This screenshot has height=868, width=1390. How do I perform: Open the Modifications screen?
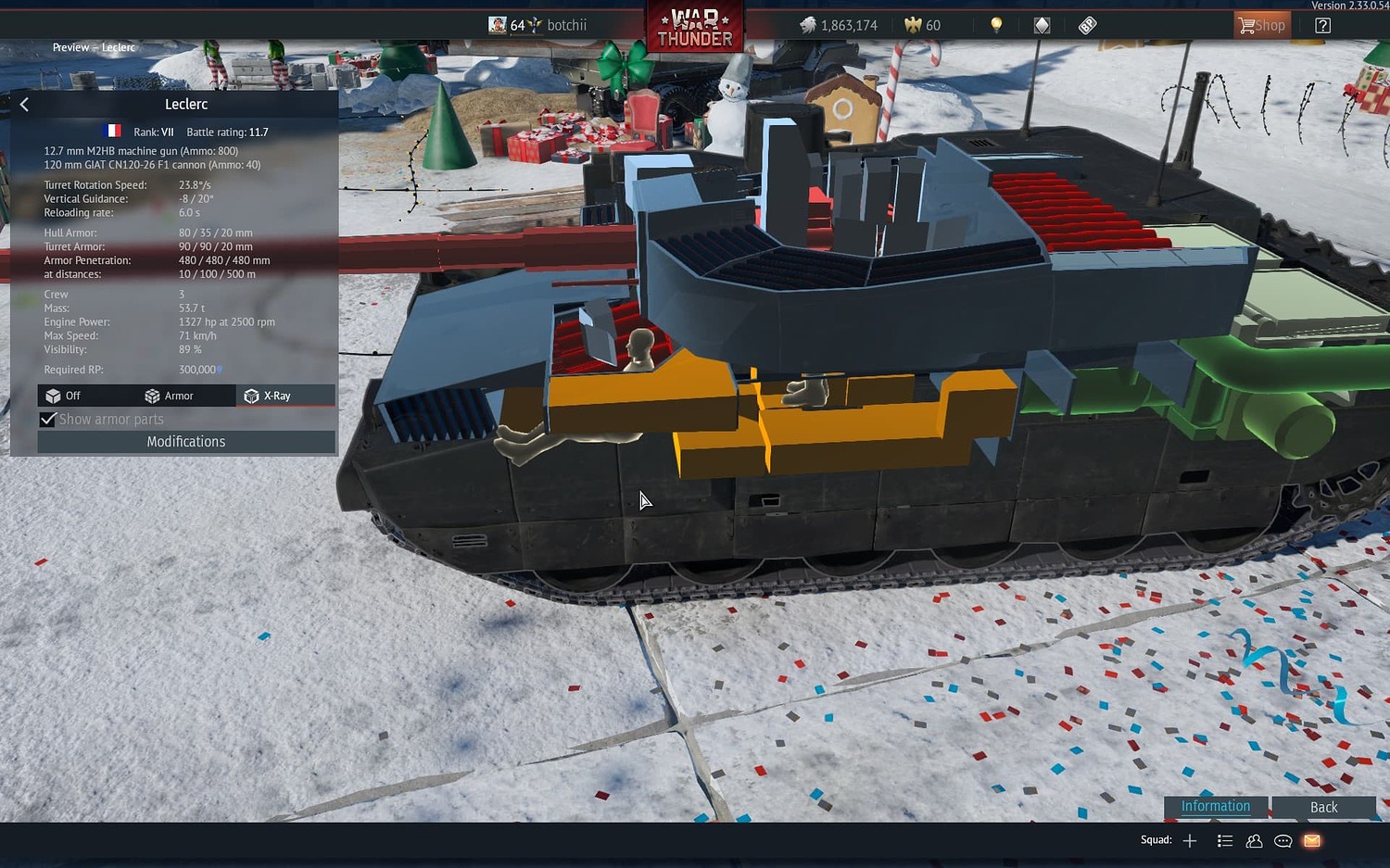(x=185, y=442)
